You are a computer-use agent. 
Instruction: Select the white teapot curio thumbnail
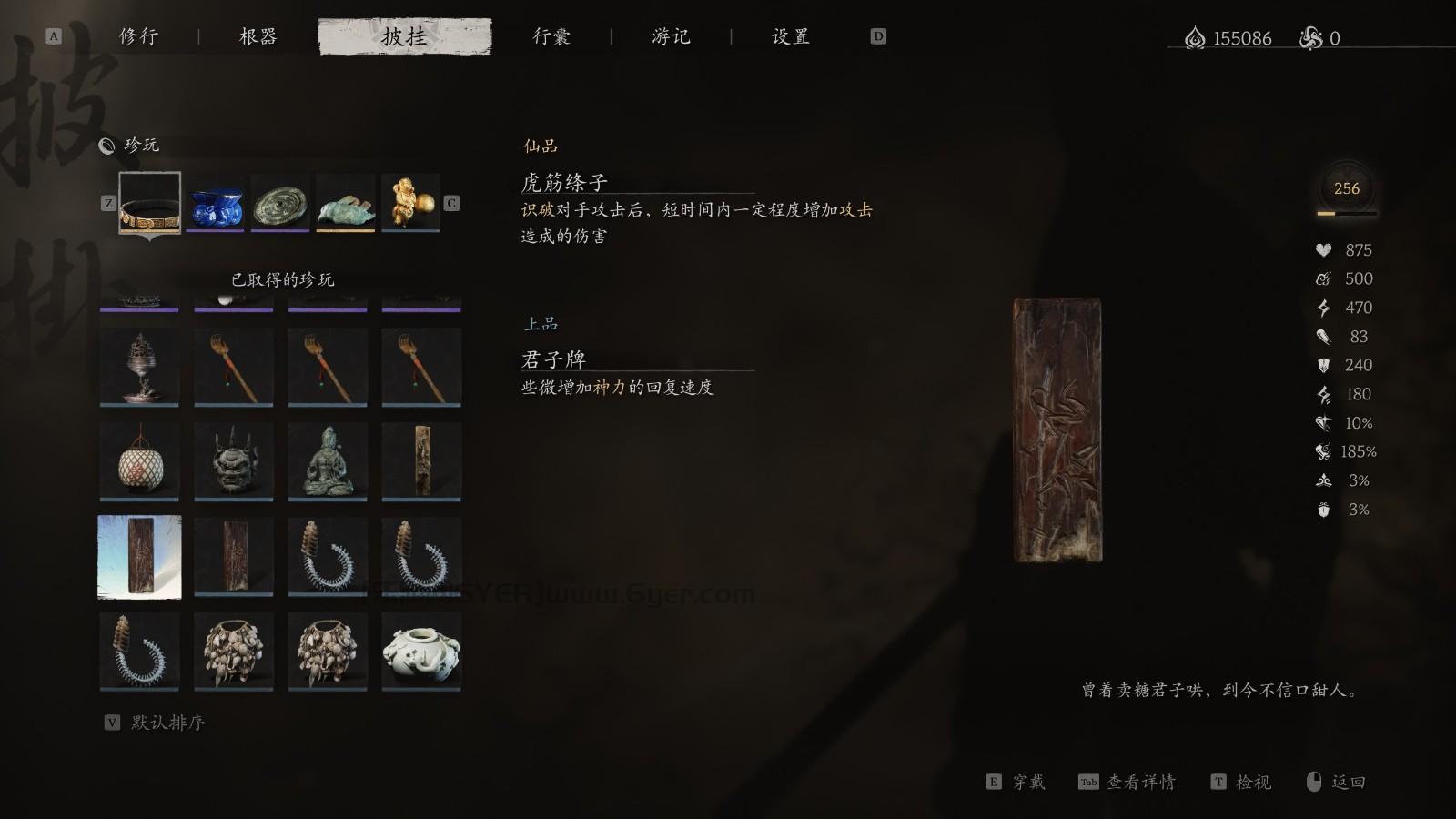[422, 650]
